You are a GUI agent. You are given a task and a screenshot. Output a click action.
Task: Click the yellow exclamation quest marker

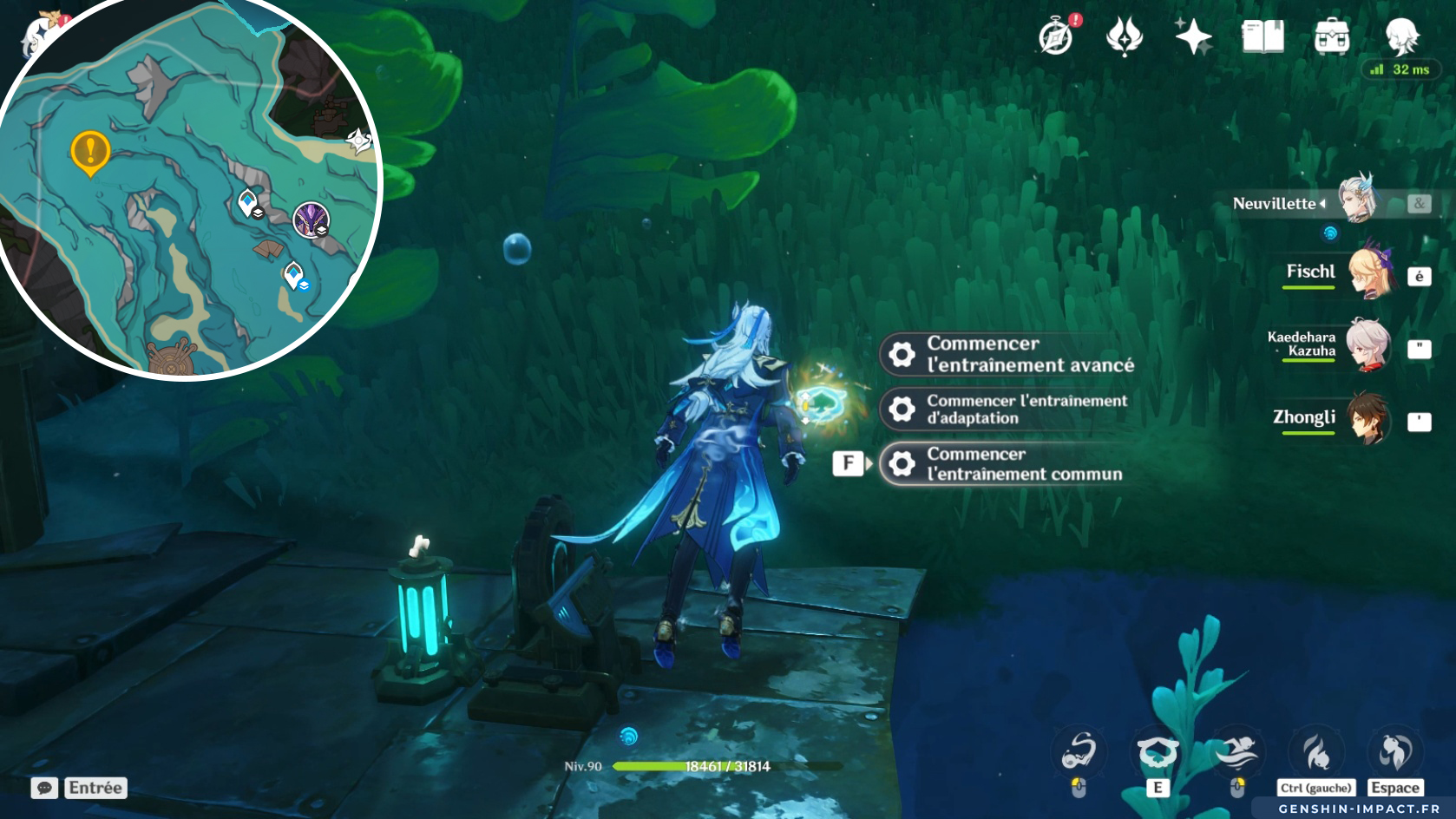click(89, 152)
